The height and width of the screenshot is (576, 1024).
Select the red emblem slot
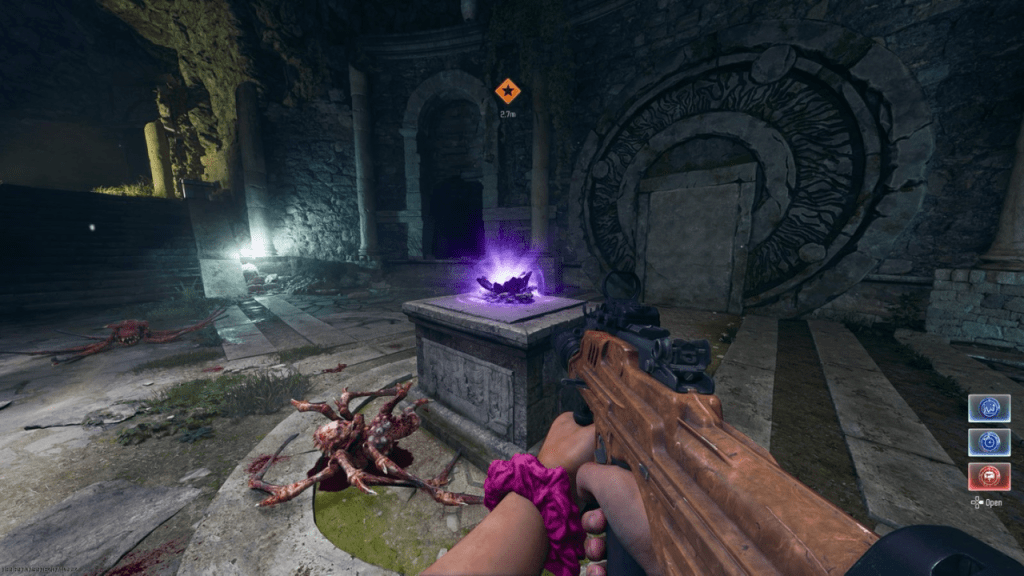[988, 476]
